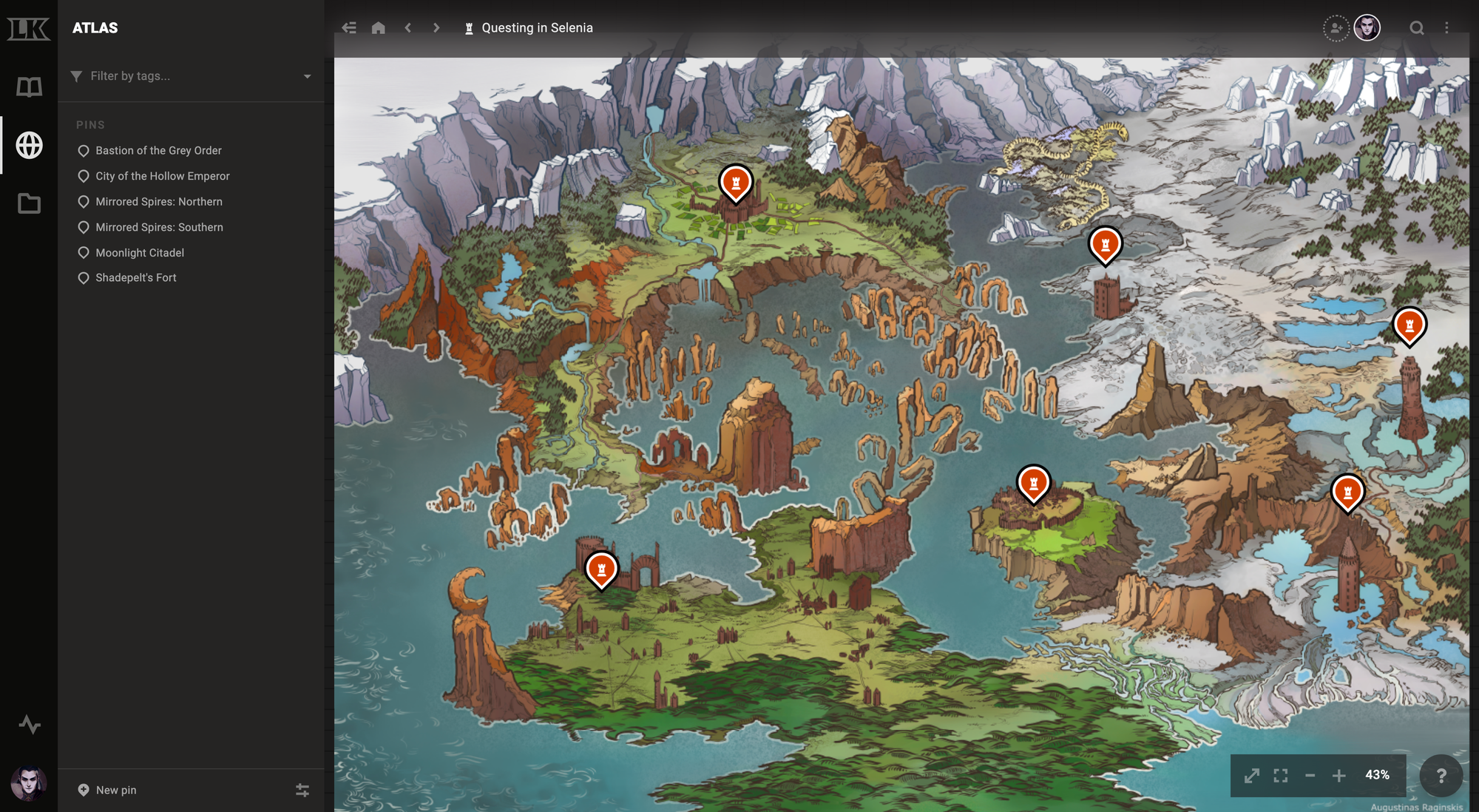Create a pin with the New pin button
This screenshot has width=1479, height=812.
(106, 790)
